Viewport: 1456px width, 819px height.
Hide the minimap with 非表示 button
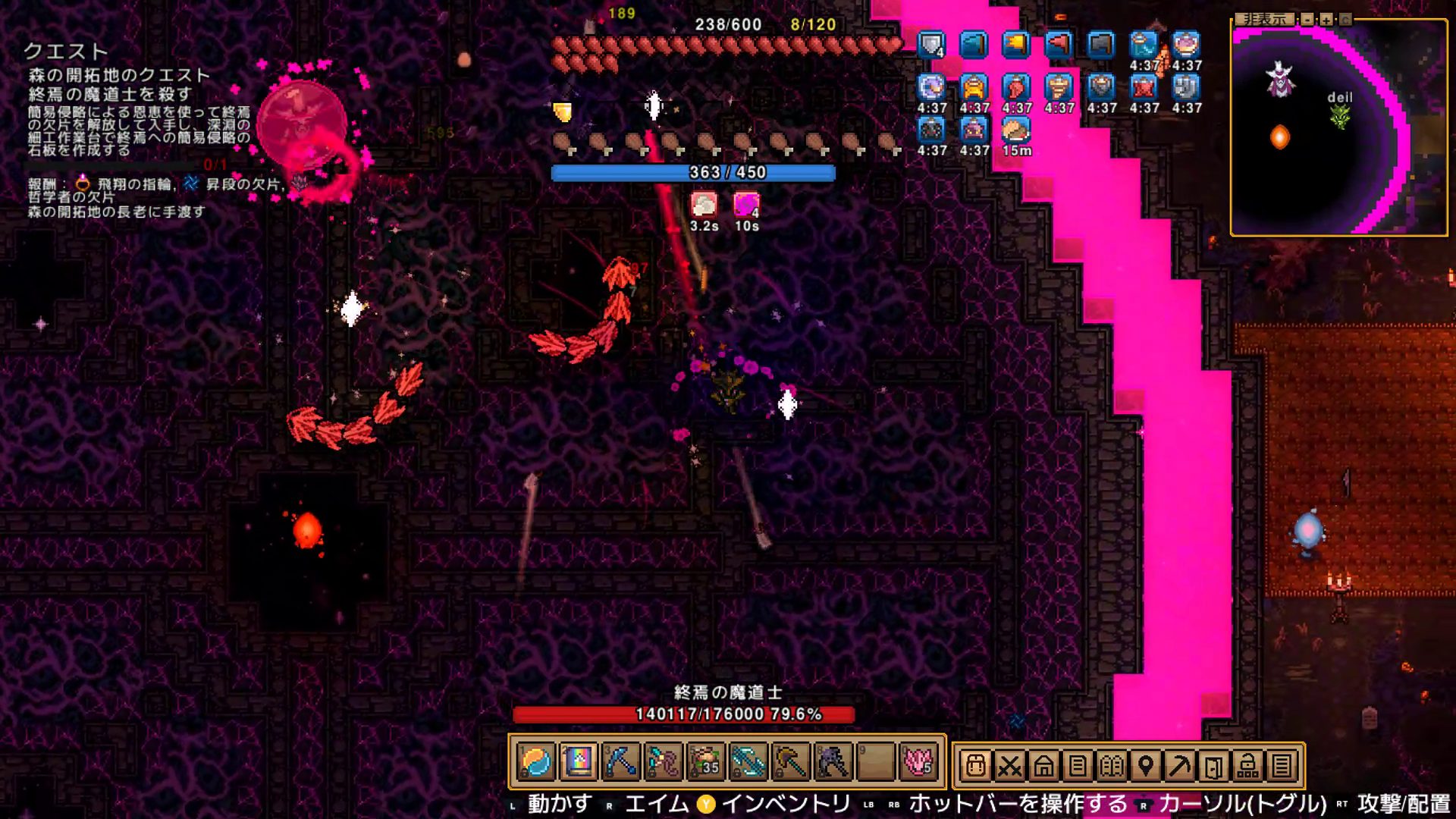[1263, 19]
